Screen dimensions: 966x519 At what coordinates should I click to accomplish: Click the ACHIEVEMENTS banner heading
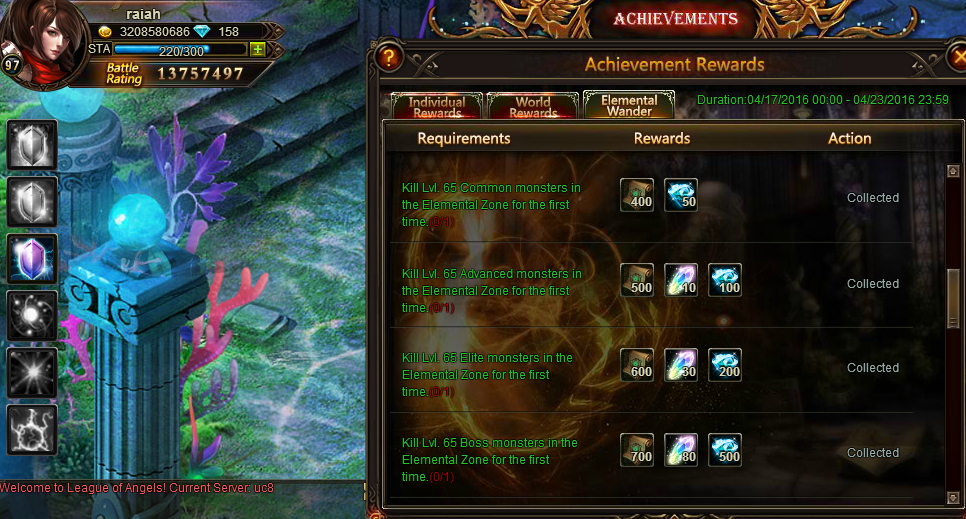point(675,19)
